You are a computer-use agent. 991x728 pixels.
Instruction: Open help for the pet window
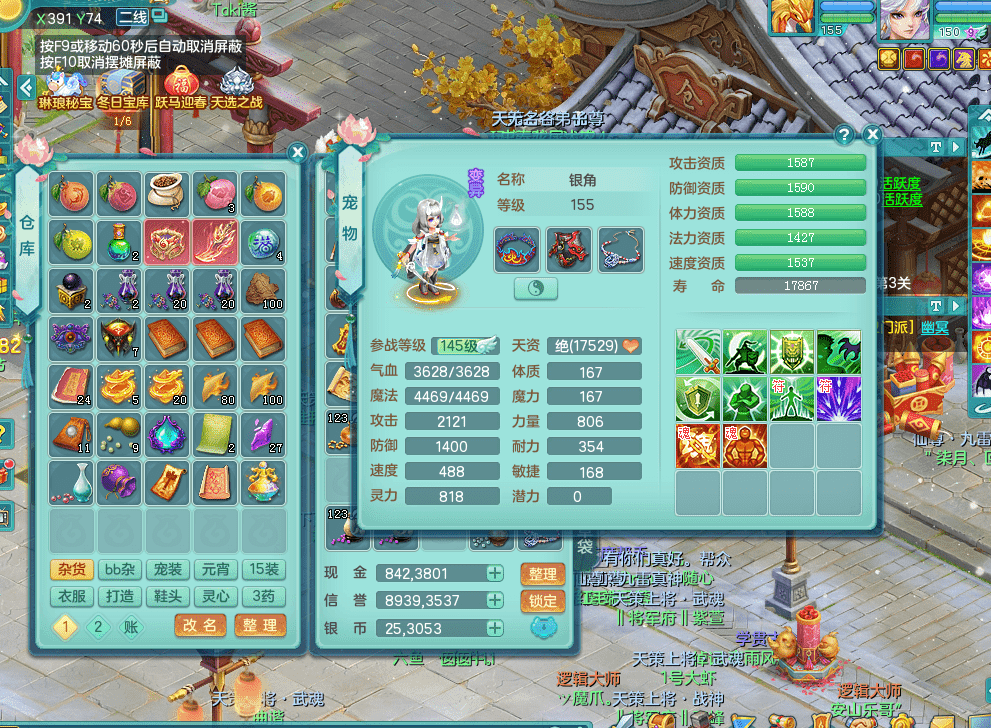[845, 134]
